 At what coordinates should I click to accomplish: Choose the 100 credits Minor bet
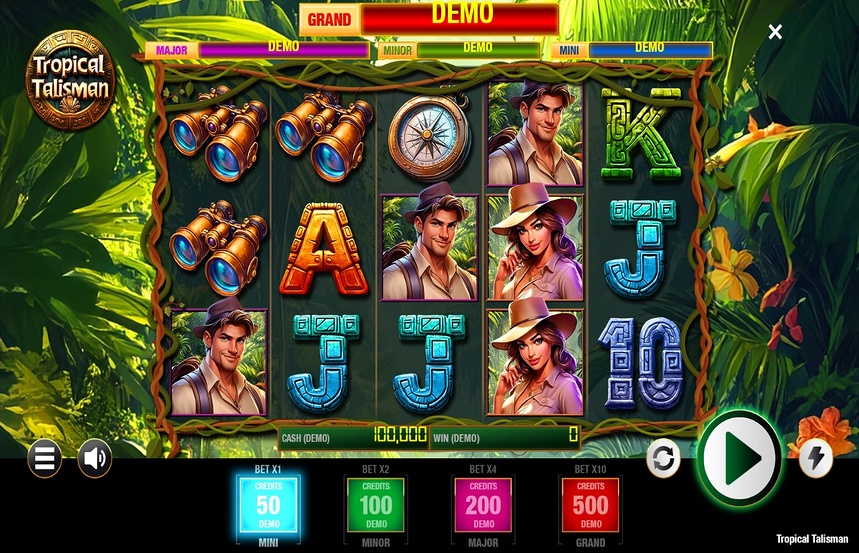pyautogui.click(x=376, y=504)
